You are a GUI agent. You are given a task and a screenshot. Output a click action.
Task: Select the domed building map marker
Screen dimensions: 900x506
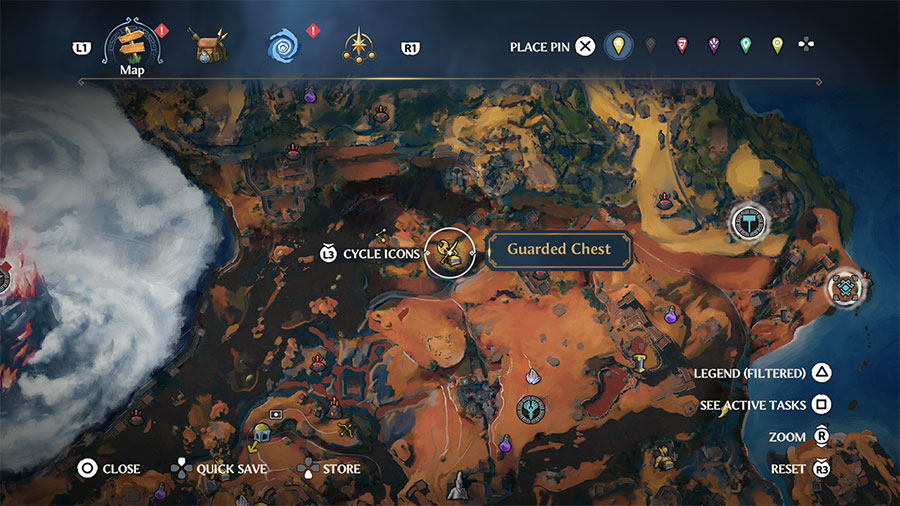(x=262, y=432)
